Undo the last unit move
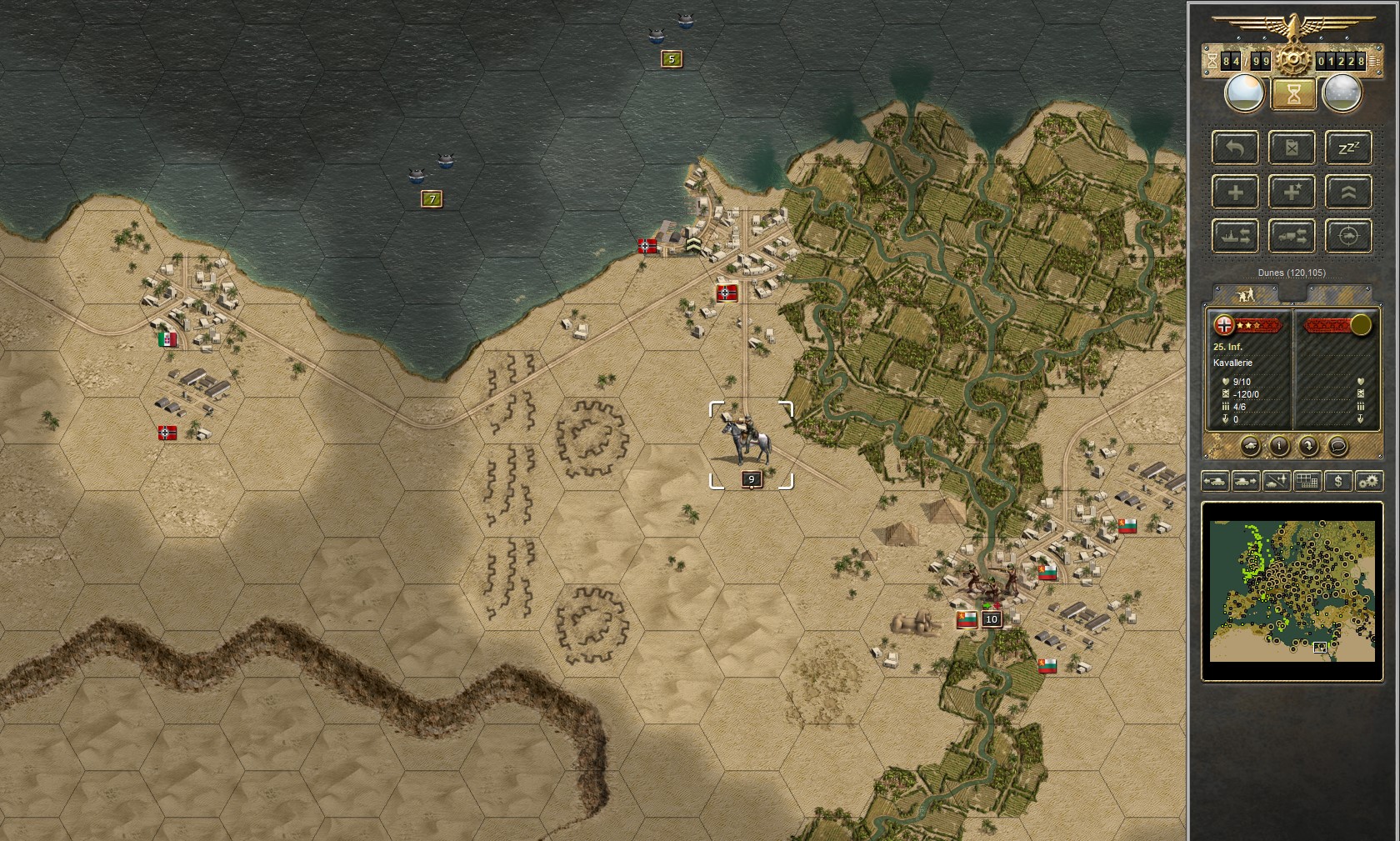The height and width of the screenshot is (841, 1400). [1236, 148]
